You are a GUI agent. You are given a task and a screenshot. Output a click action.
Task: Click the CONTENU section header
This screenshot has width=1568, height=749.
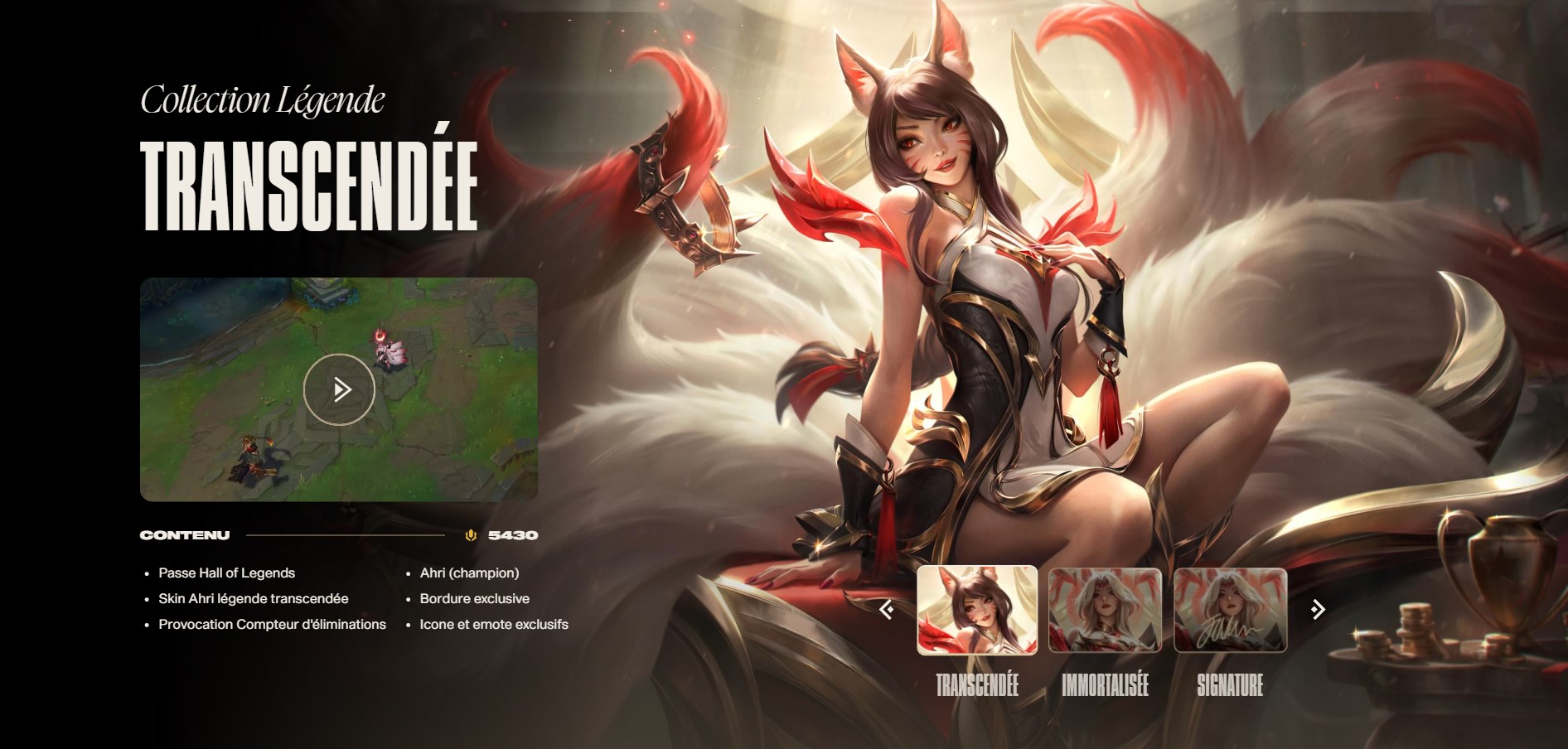(x=184, y=535)
